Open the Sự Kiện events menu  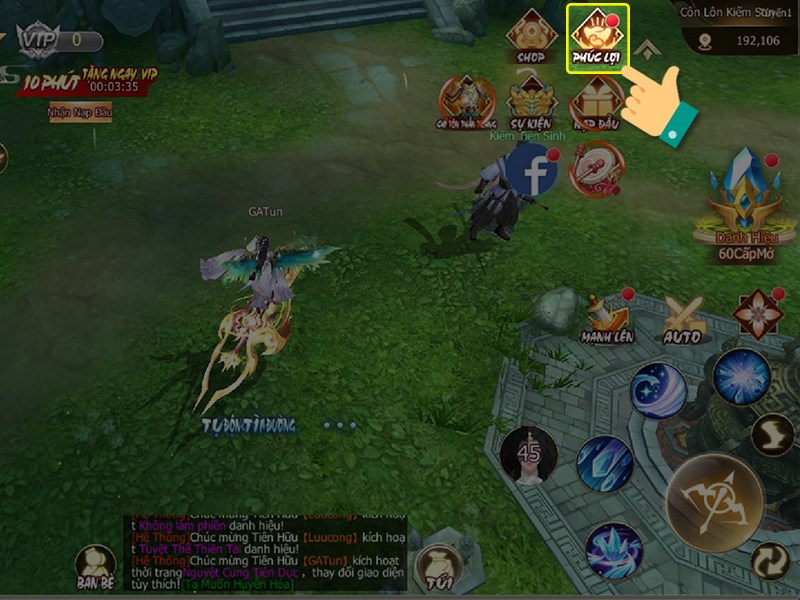[x=531, y=101]
